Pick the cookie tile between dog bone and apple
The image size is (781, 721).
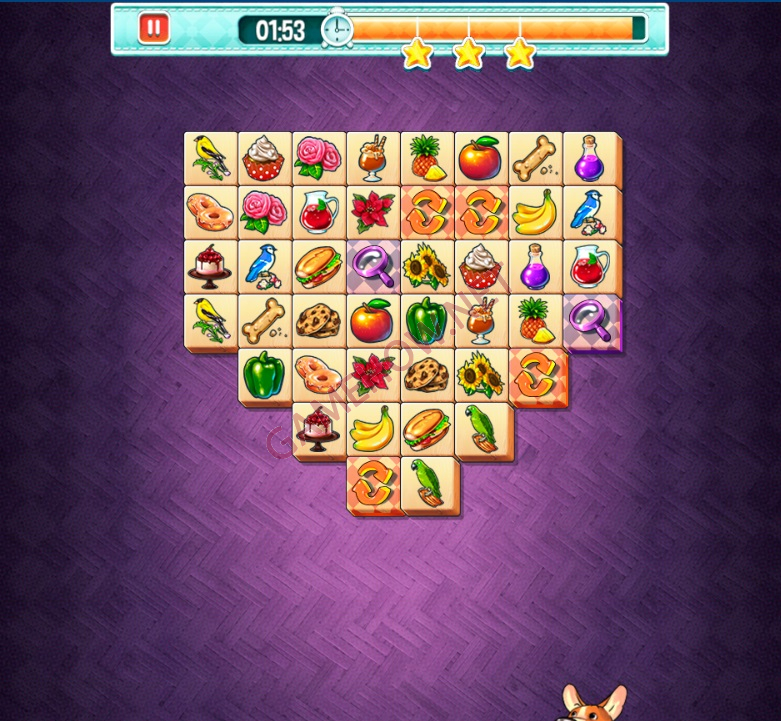(x=319, y=320)
